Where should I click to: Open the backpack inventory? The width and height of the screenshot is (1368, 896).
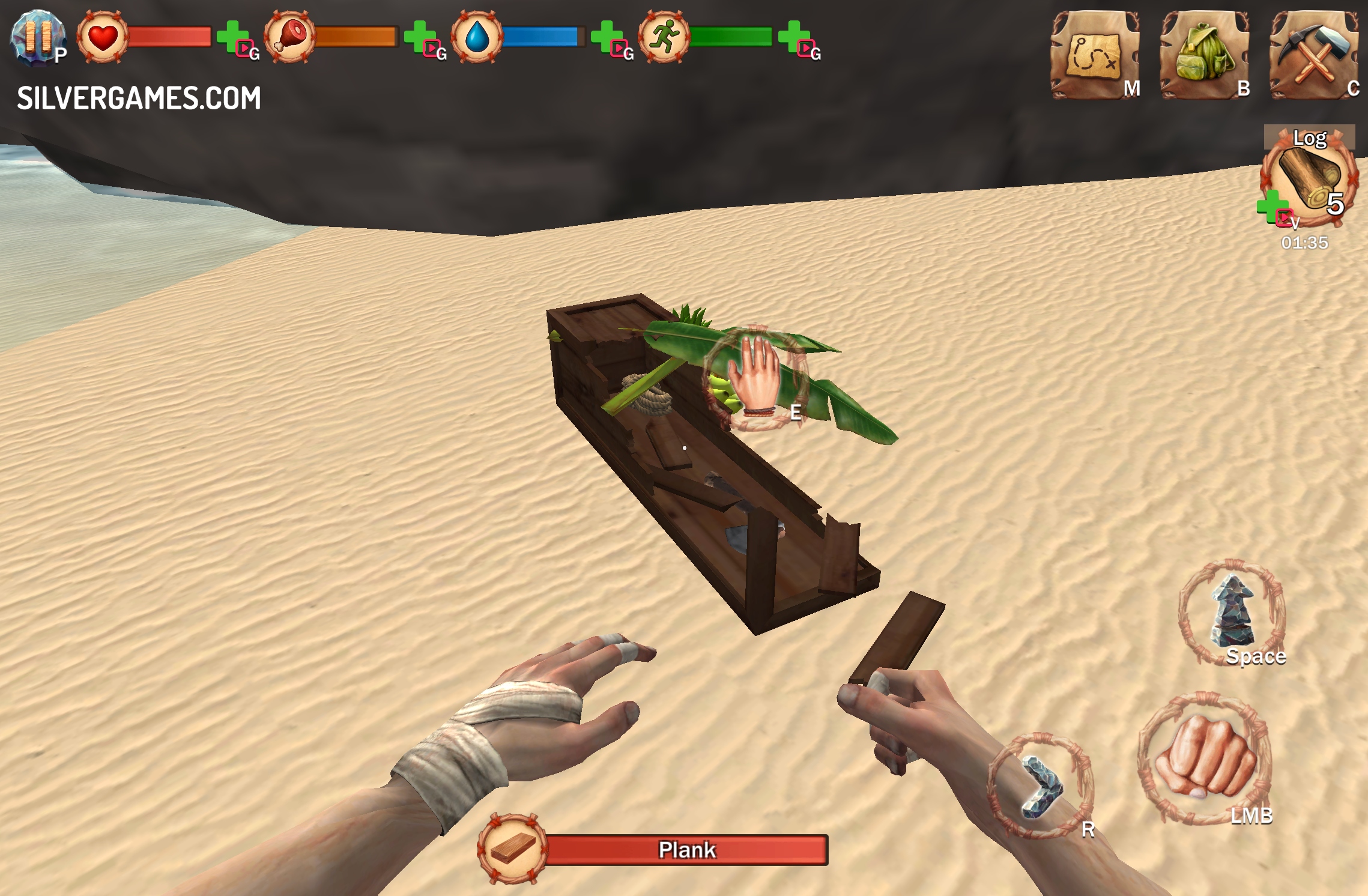tap(1203, 55)
